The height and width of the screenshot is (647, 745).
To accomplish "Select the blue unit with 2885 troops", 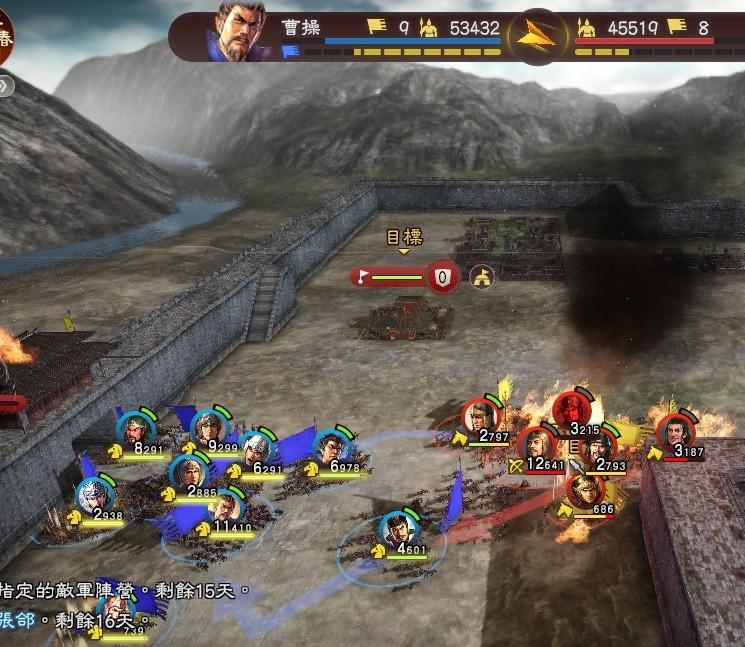I will click(187, 474).
